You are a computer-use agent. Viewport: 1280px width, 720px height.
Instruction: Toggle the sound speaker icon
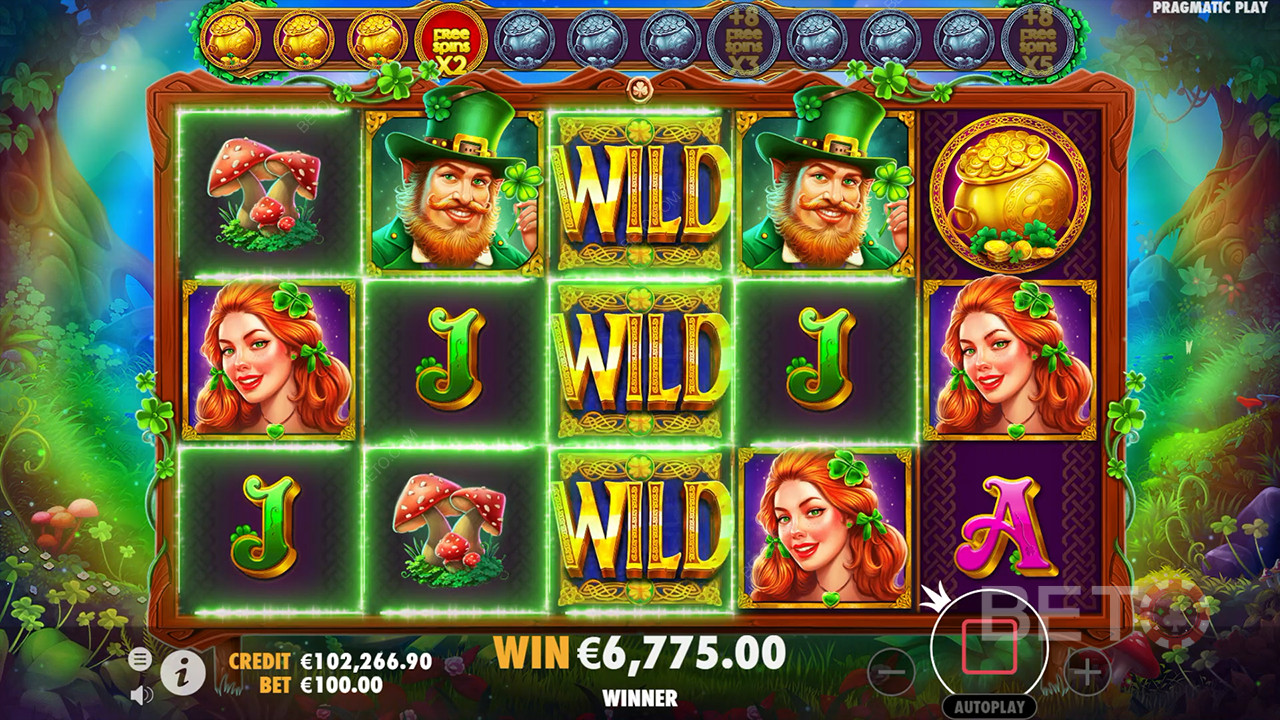[x=141, y=693]
